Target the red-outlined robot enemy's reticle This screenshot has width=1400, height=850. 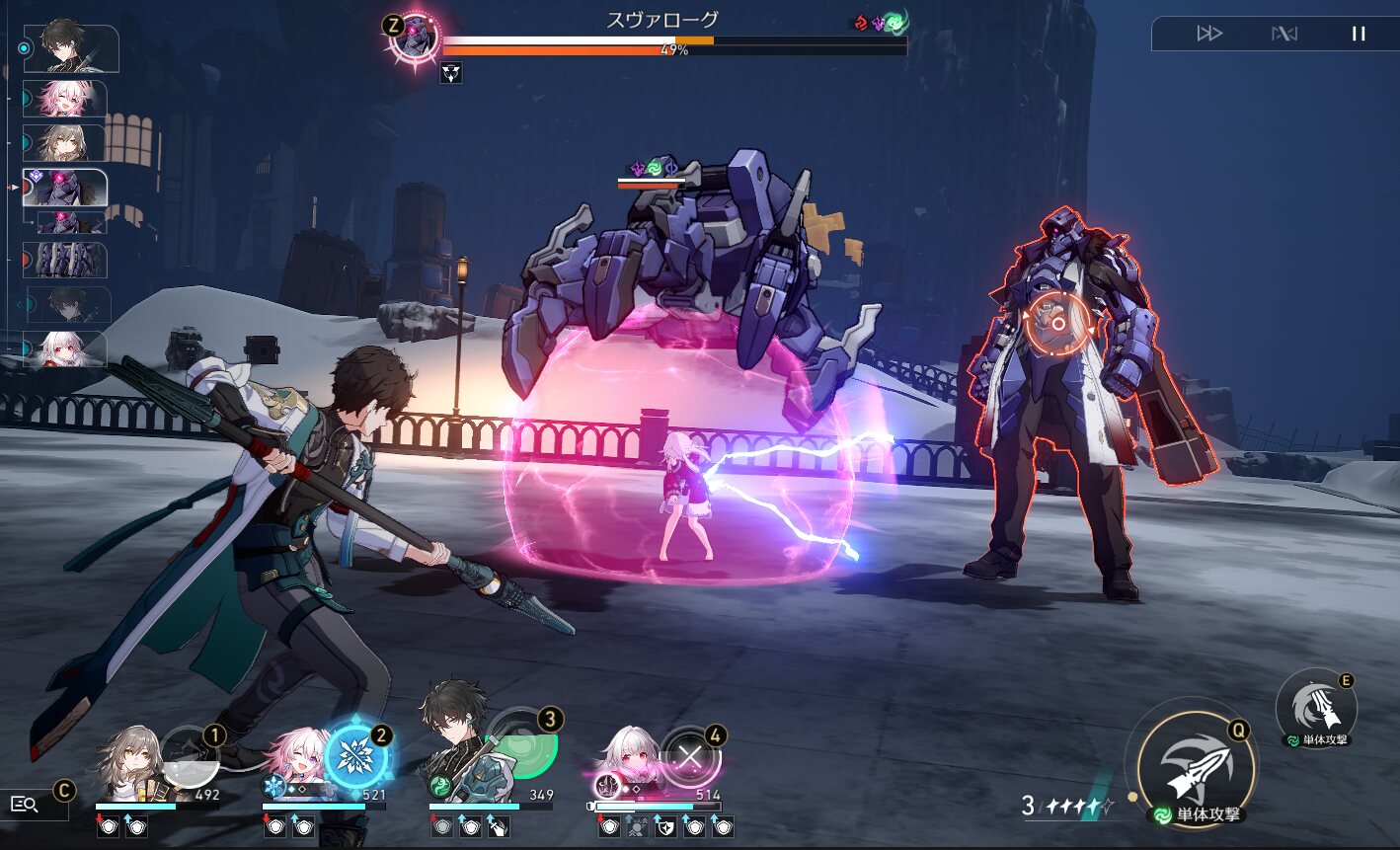point(1056,323)
